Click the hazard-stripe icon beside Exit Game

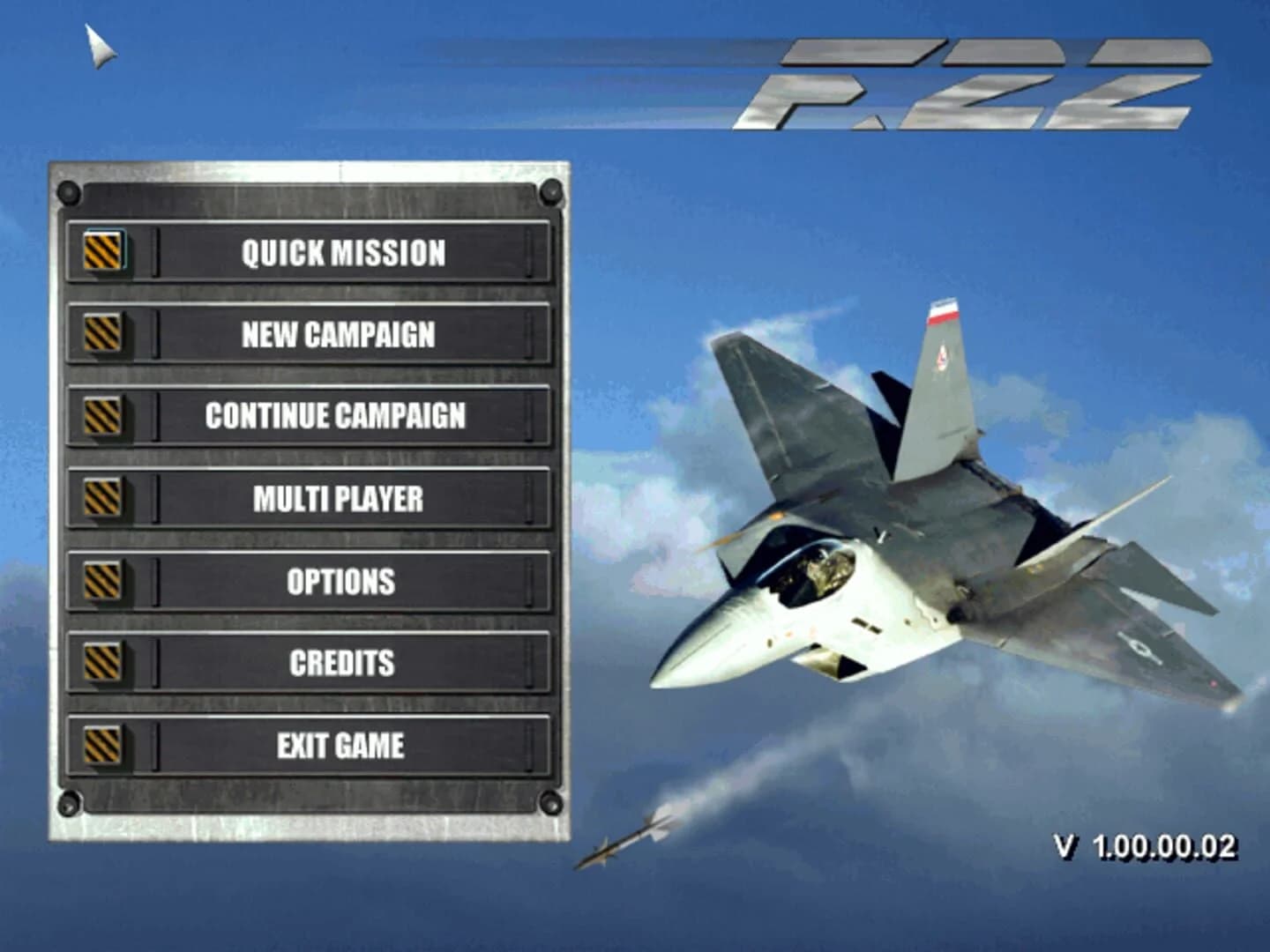click(x=103, y=744)
